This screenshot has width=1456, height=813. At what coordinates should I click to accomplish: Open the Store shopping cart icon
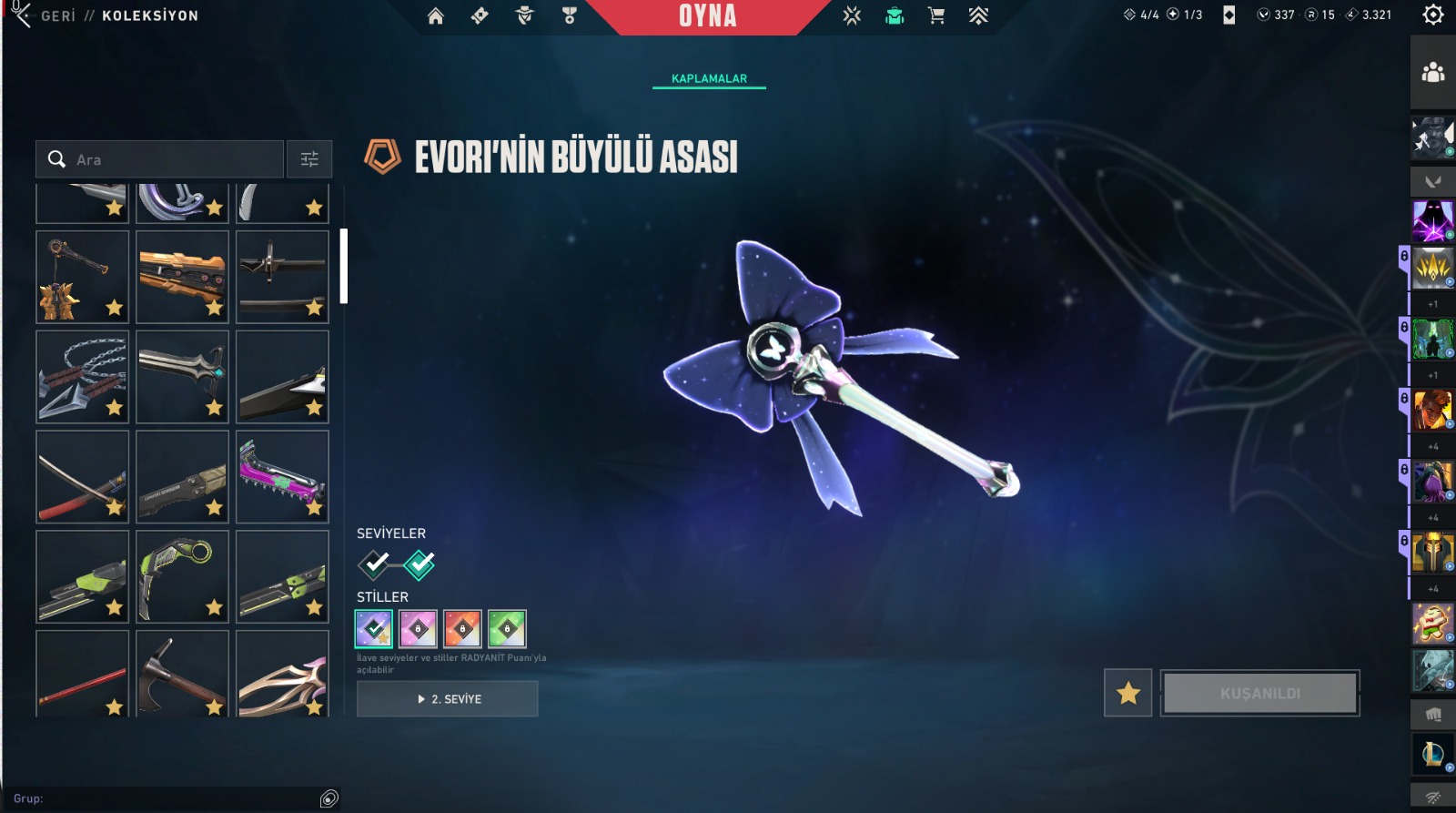point(937,15)
